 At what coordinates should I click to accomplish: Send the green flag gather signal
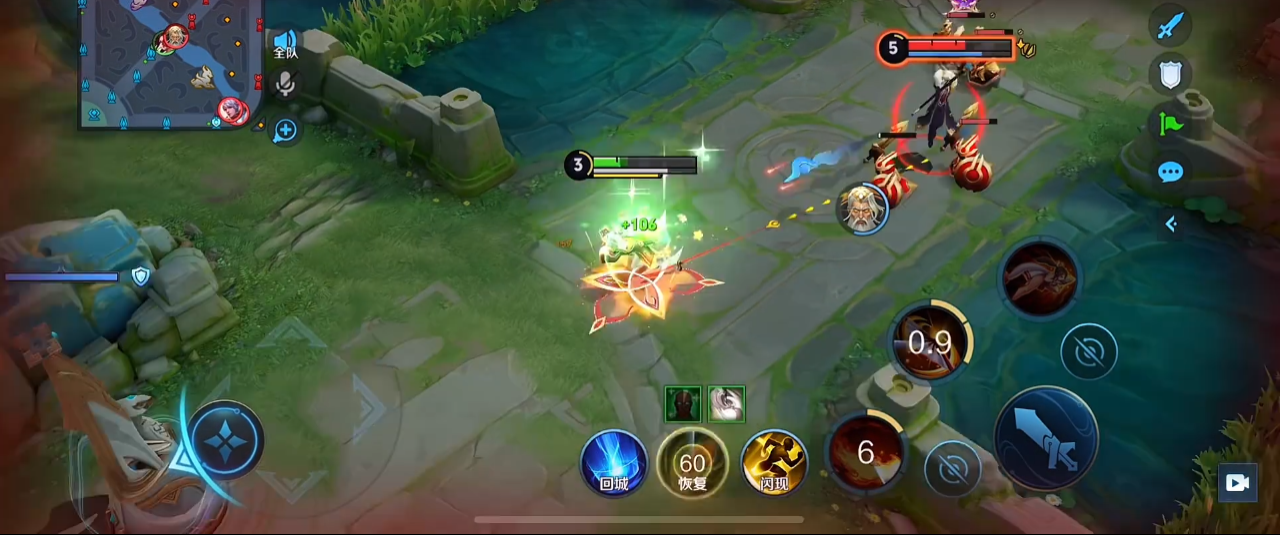coord(1170,123)
